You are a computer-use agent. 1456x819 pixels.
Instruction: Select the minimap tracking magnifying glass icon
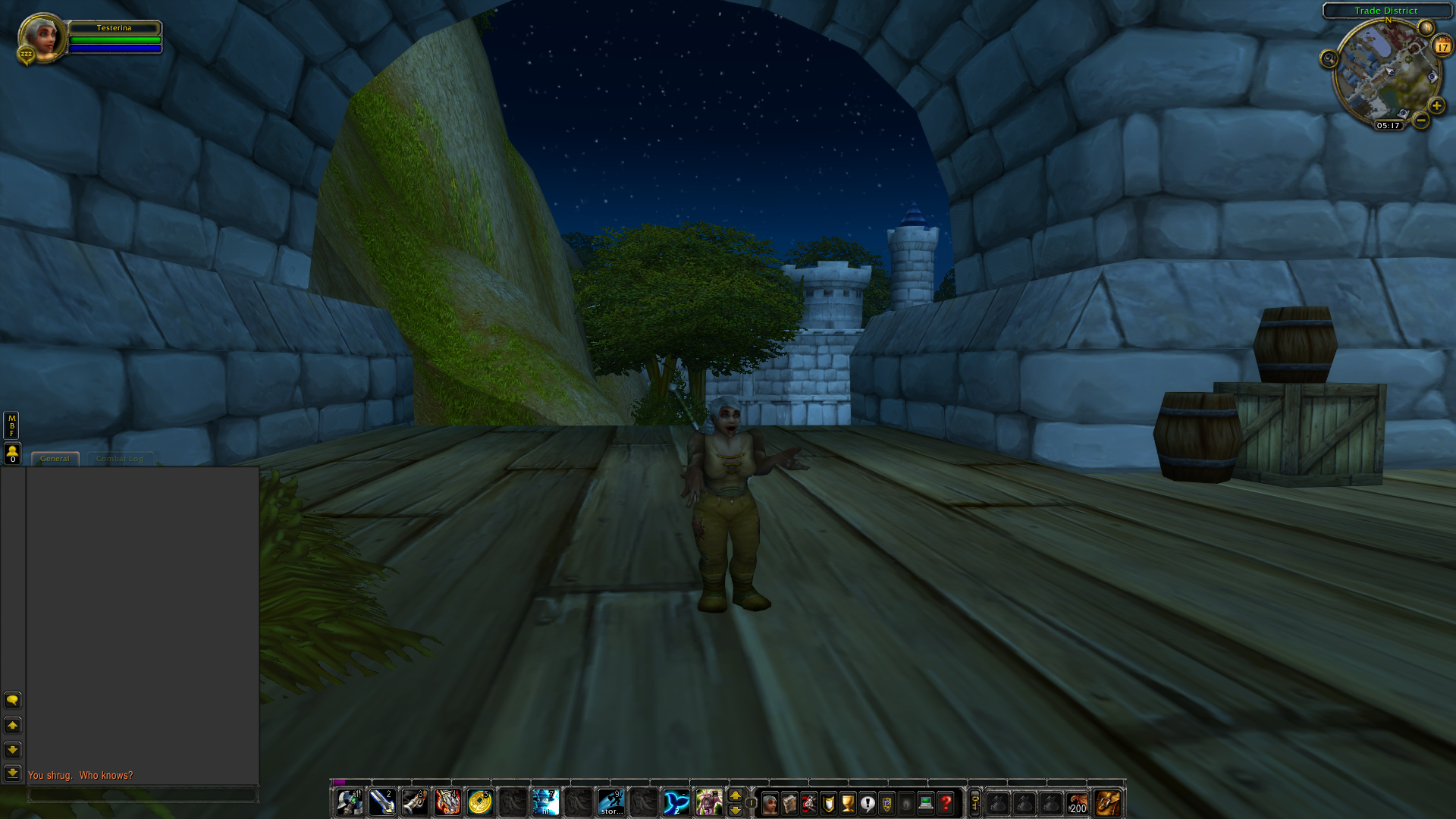[1329, 58]
